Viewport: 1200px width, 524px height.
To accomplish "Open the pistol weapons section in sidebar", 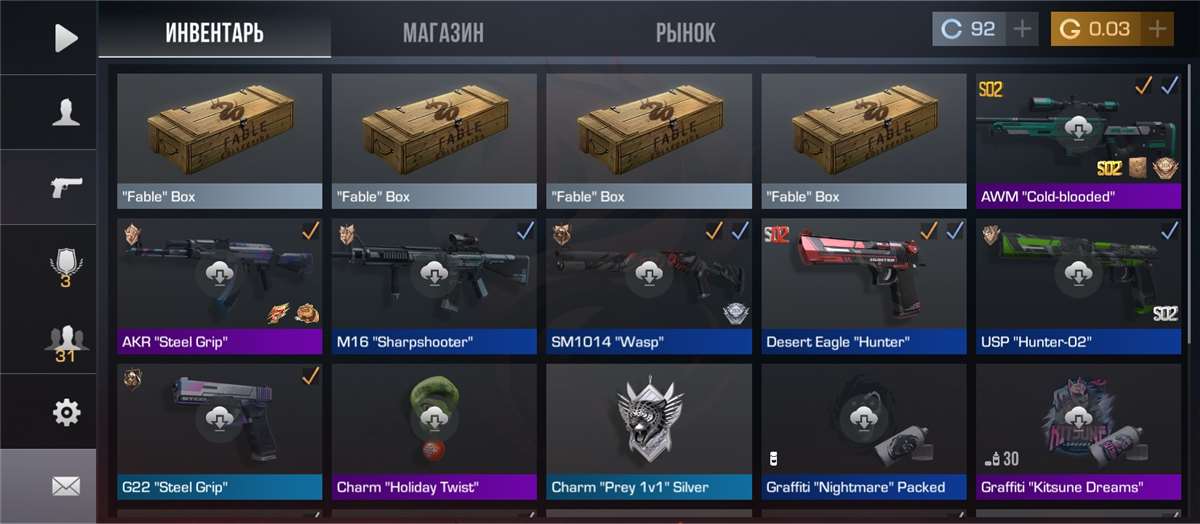I will 66,187.
